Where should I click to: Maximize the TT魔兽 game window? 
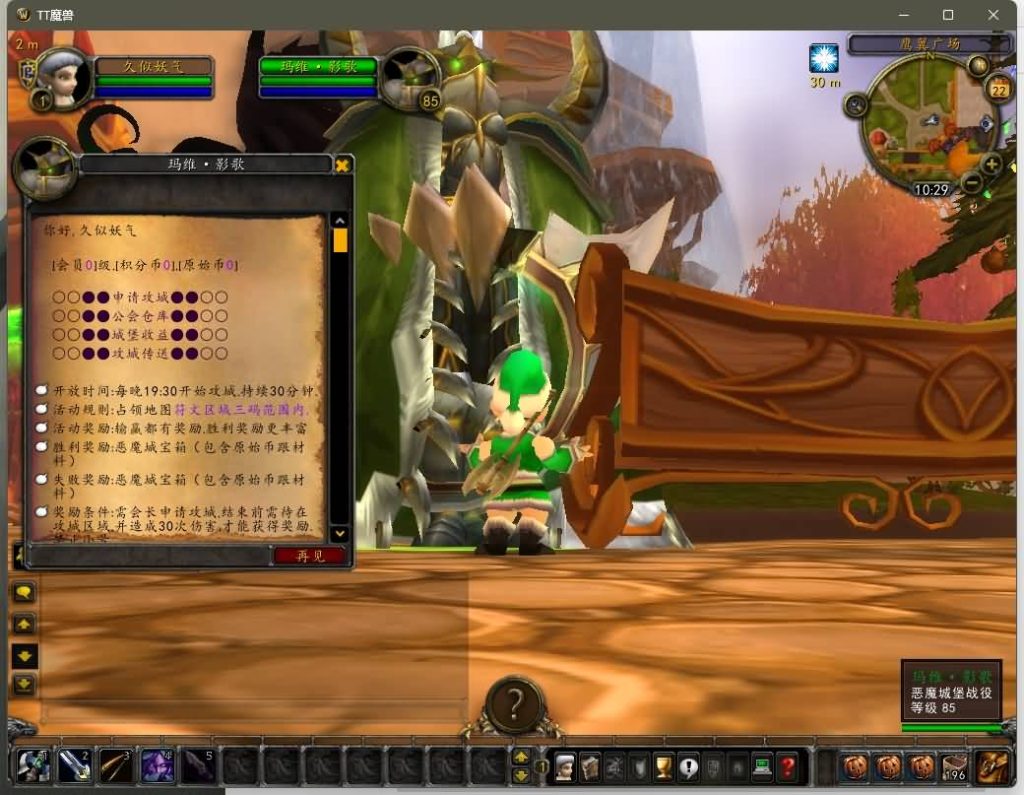(948, 15)
